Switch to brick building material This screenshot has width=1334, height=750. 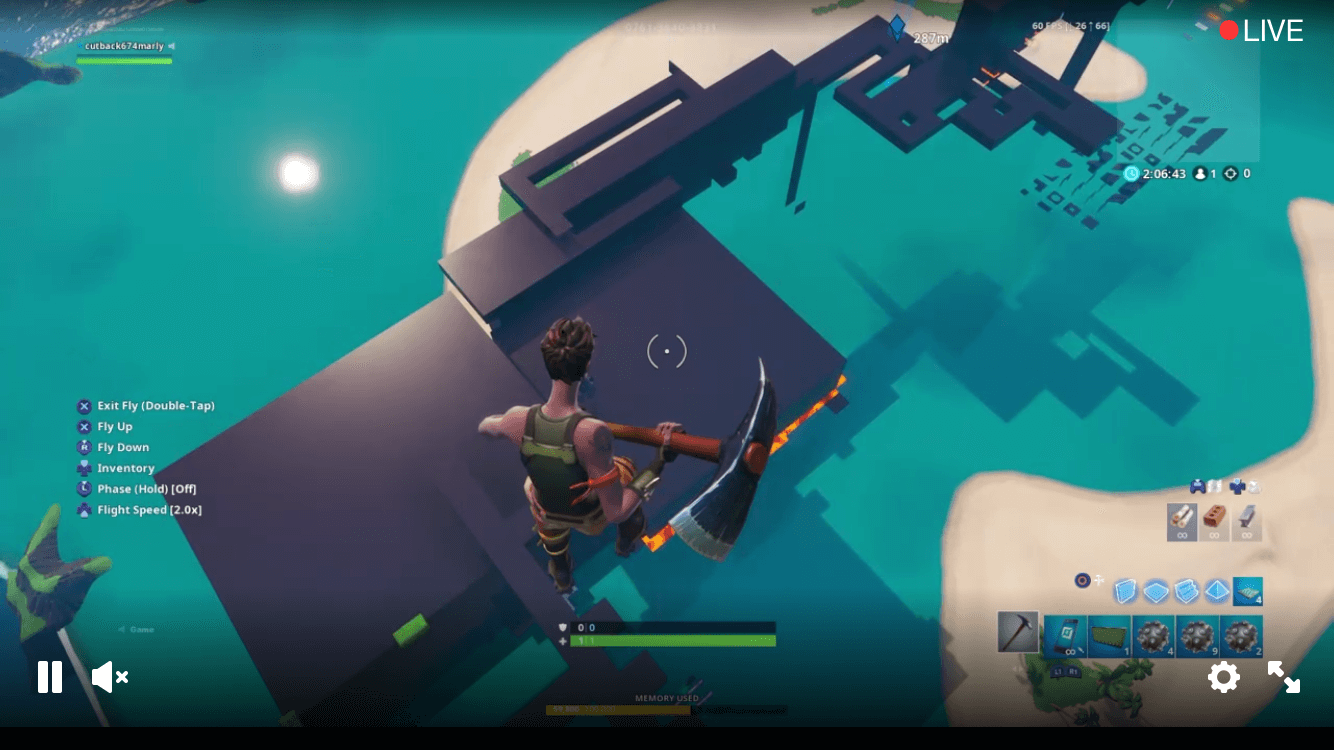click(x=1214, y=521)
